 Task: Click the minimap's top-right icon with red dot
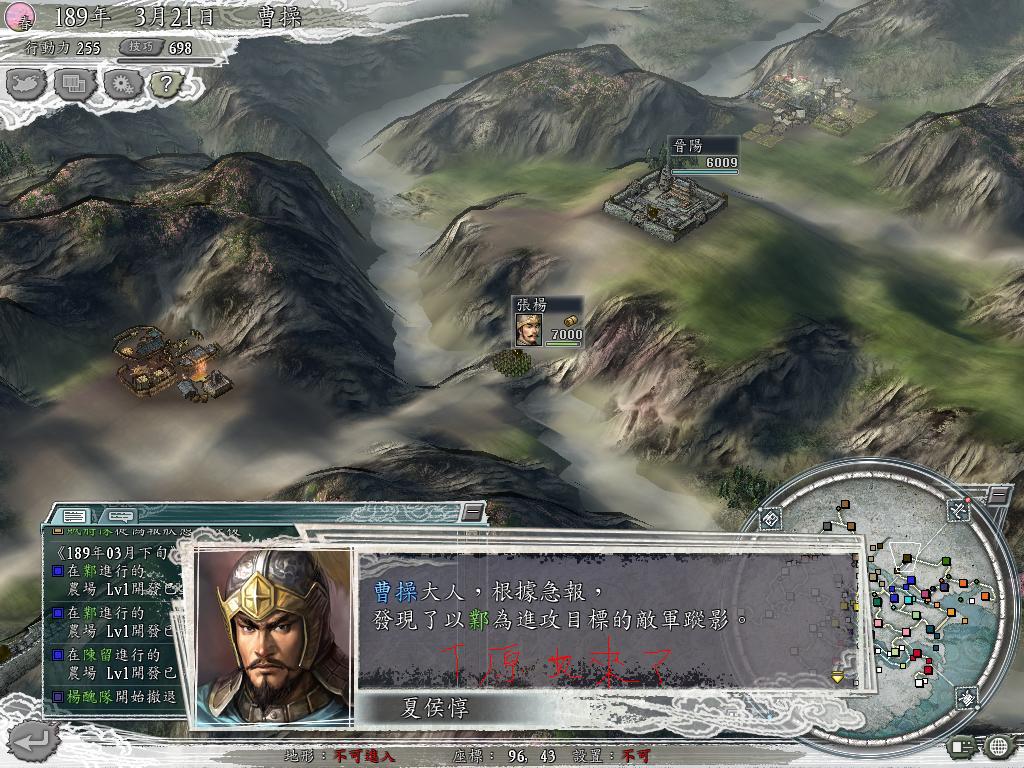click(958, 510)
